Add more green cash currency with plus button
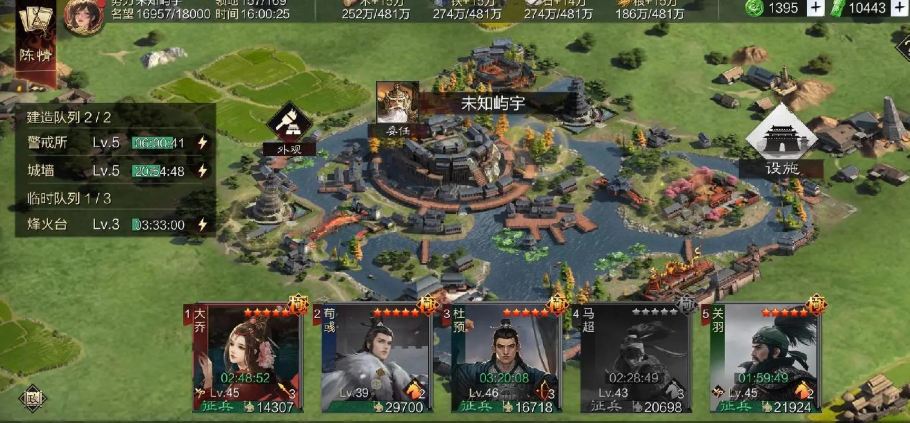 pyautogui.click(x=899, y=8)
